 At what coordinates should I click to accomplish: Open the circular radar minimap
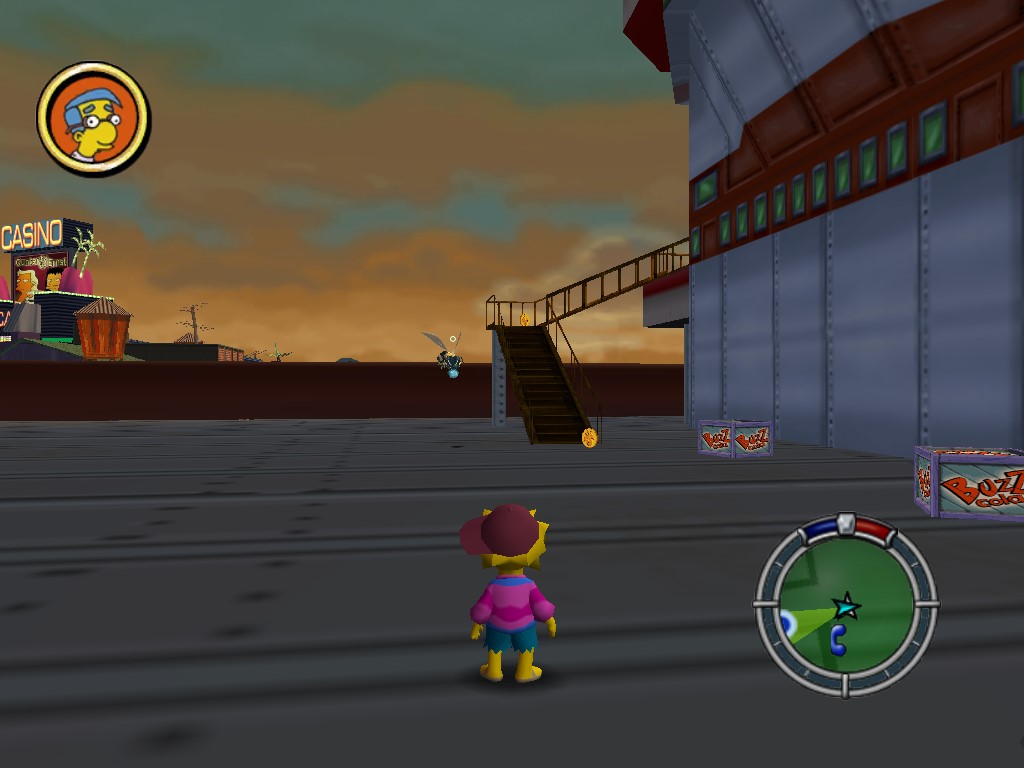pyautogui.click(x=846, y=604)
